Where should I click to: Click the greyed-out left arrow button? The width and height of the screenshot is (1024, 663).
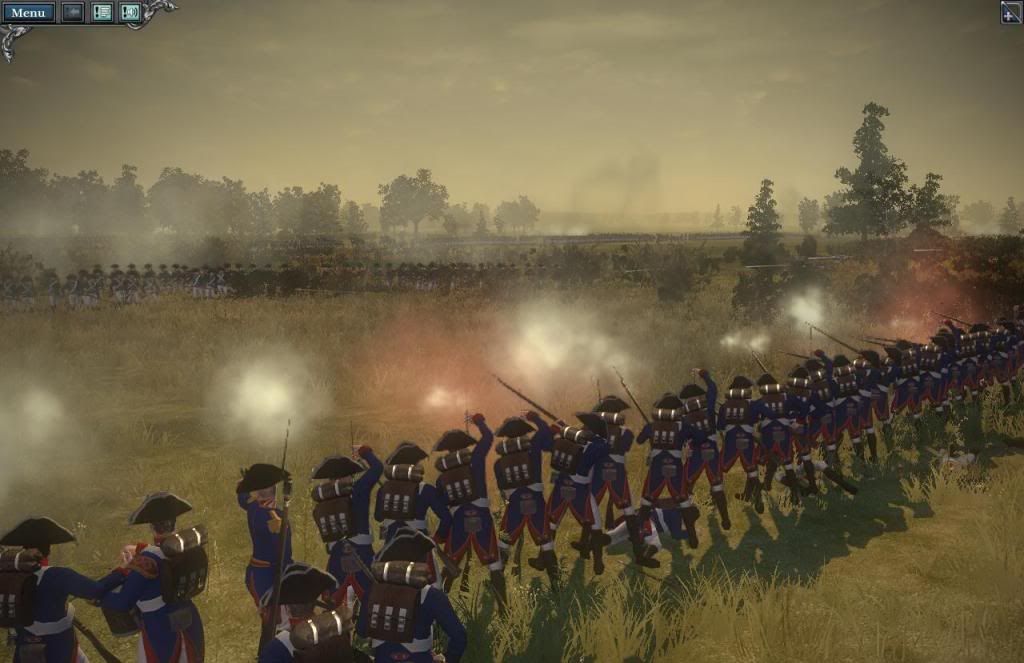[x=73, y=12]
